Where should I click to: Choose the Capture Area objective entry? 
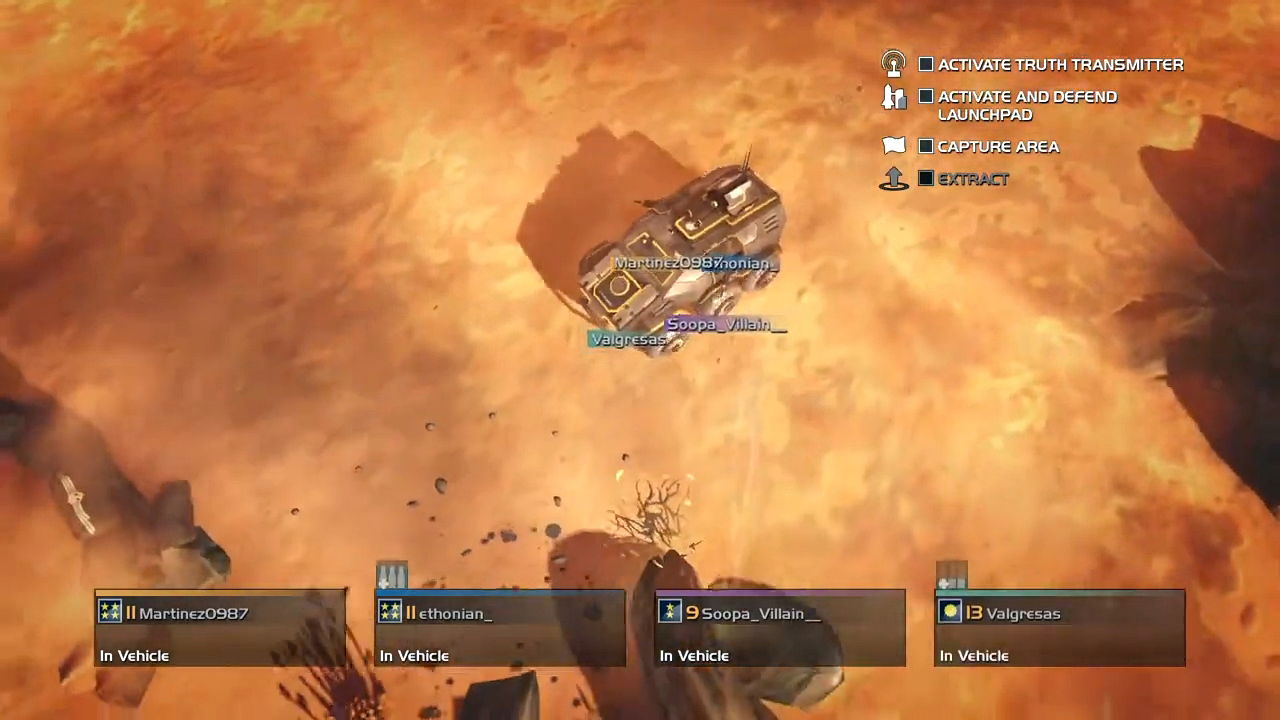pyautogui.click(x=998, y=147)
